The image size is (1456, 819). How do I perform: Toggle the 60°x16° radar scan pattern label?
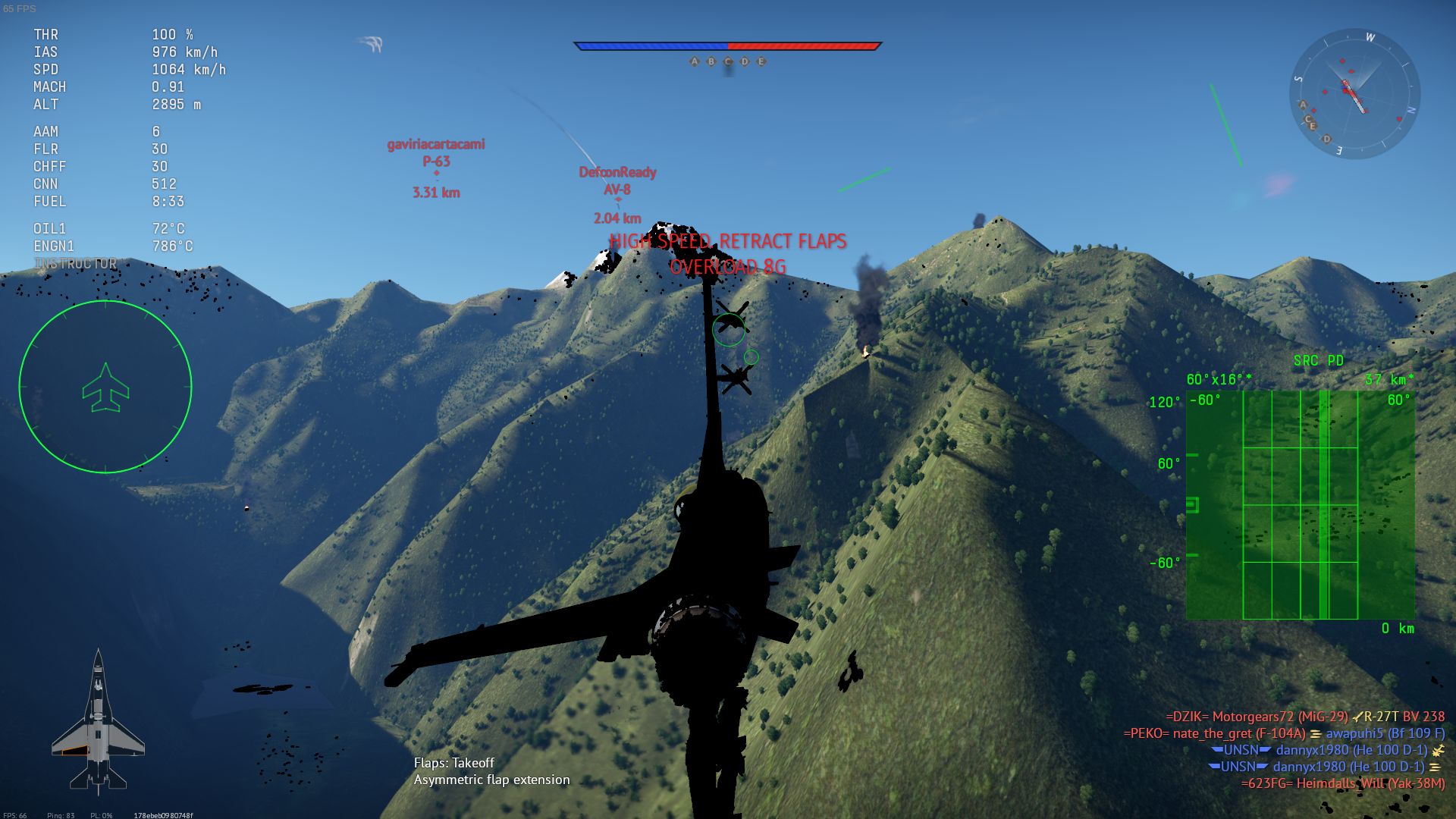[1217, 378]
